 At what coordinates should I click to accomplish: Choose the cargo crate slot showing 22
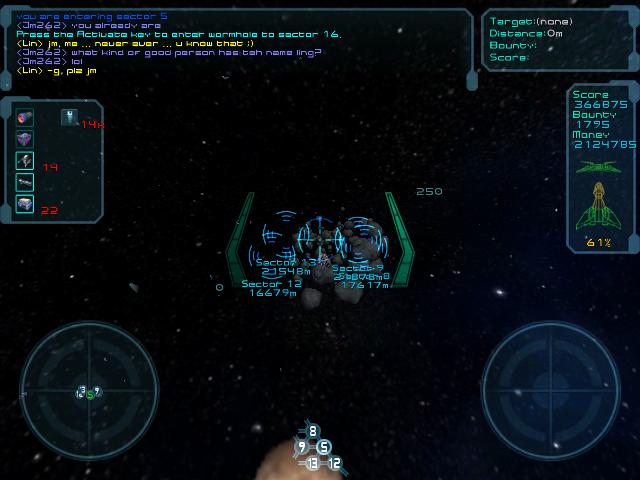coord(25,204)
